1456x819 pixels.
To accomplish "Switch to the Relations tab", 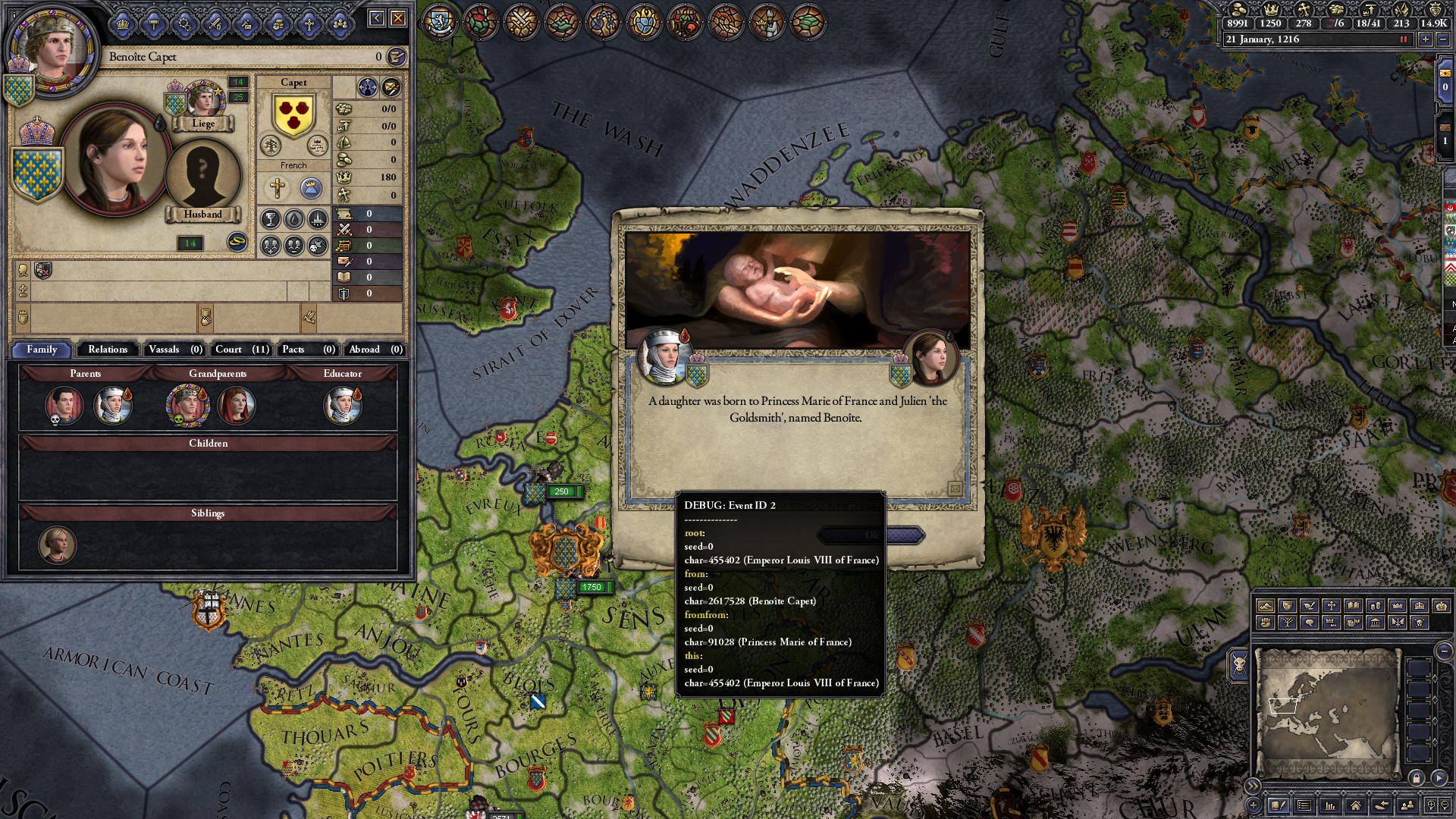I will (108, 350).
